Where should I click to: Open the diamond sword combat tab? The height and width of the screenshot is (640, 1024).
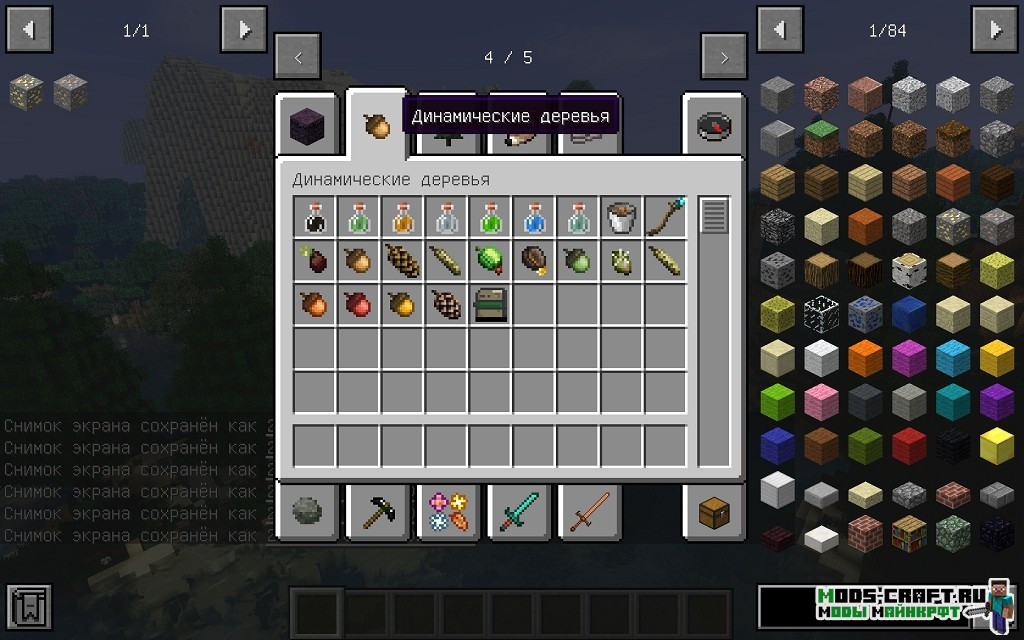(x=519, y=513)
